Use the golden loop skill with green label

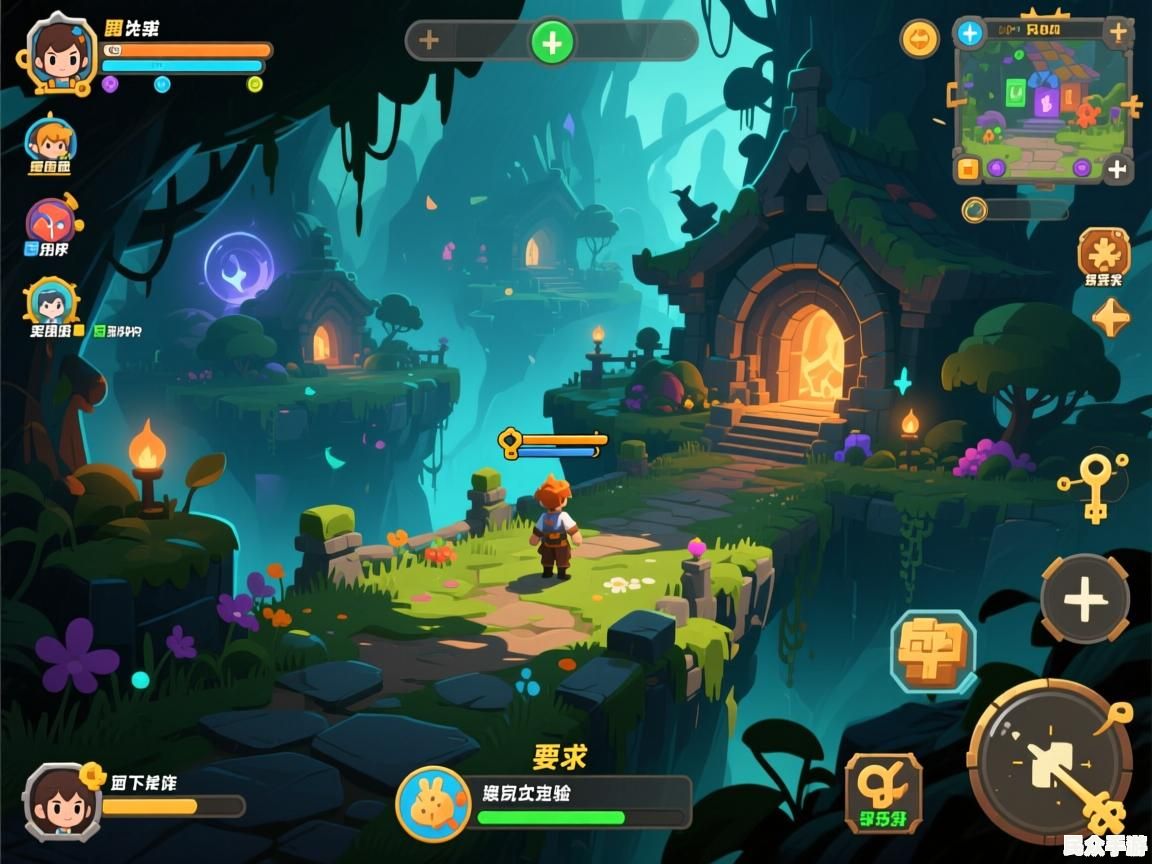(883, 794)
